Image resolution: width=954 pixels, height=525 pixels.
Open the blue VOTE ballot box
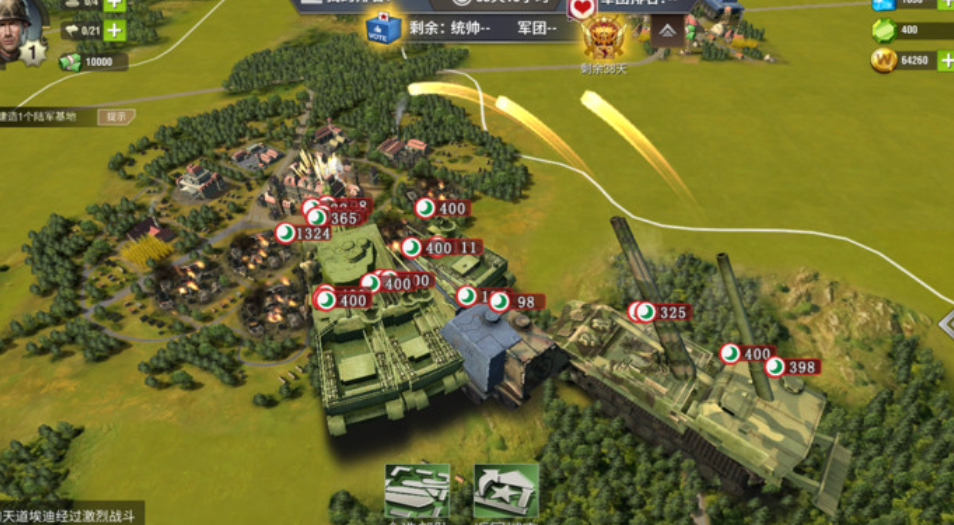(x=383, y=29)
